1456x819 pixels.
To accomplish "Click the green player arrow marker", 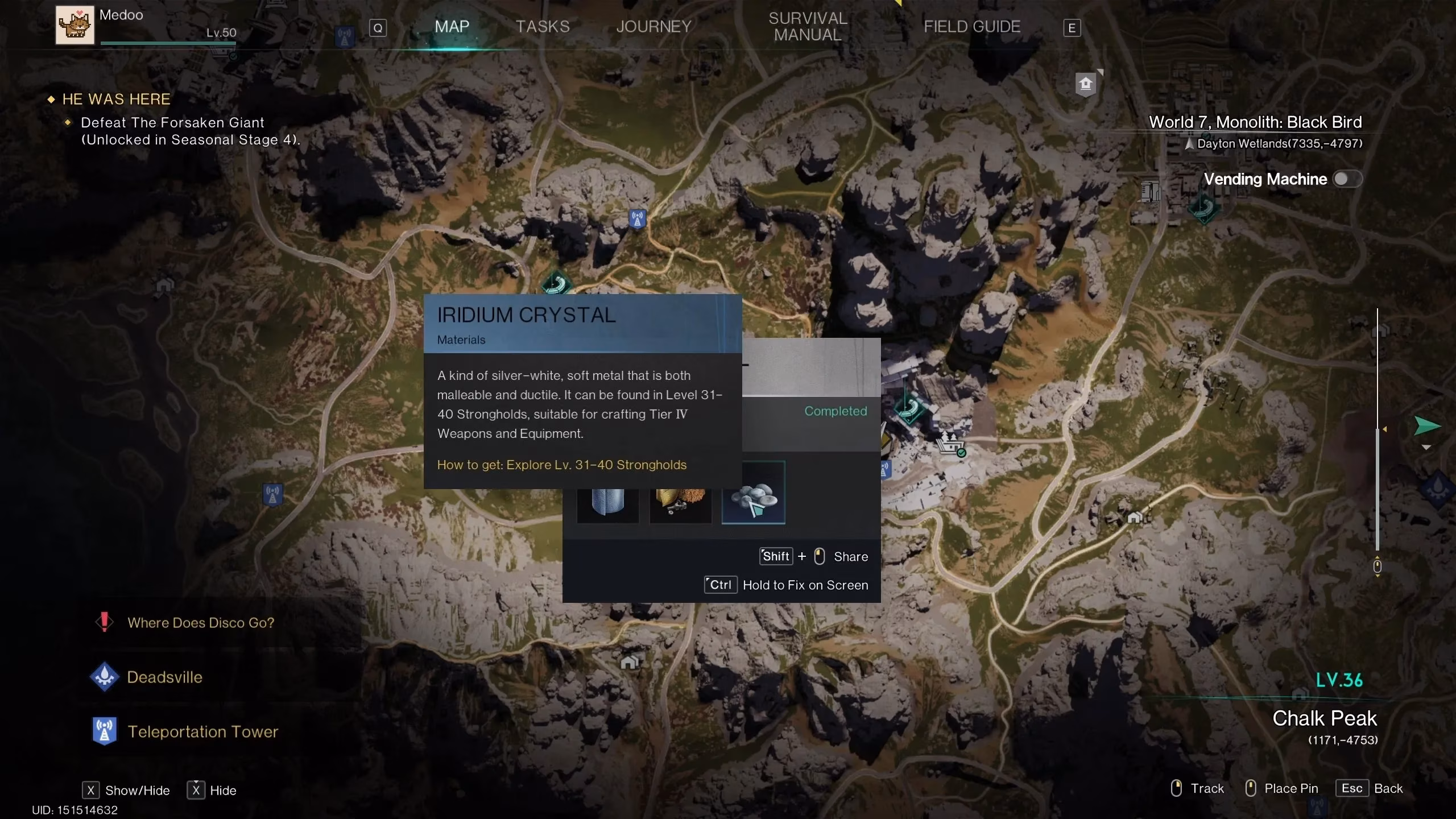I will [1426, 425].
